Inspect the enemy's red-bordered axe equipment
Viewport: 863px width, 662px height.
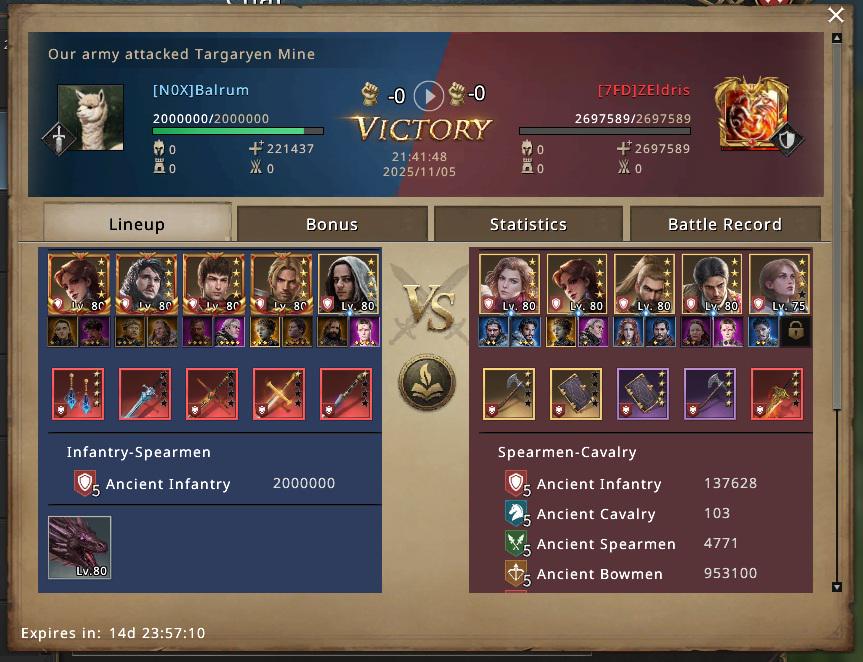777,394
